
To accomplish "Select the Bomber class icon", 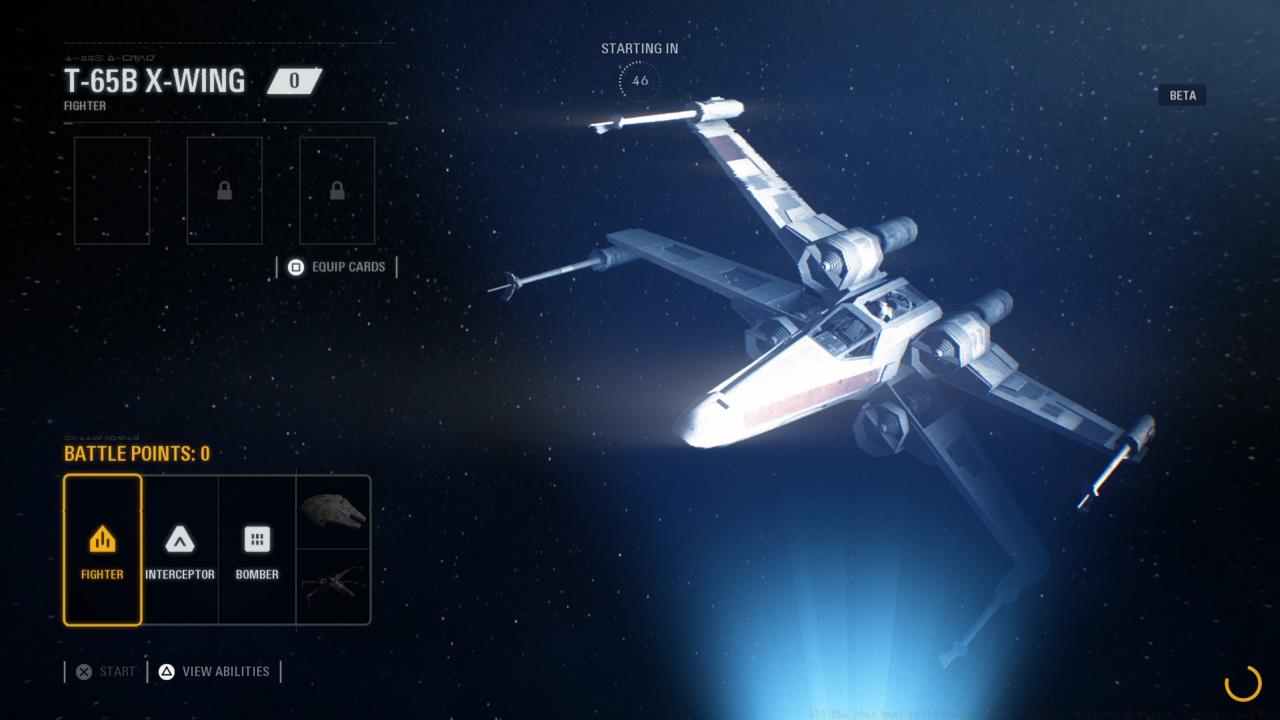I will pos(256,540).
